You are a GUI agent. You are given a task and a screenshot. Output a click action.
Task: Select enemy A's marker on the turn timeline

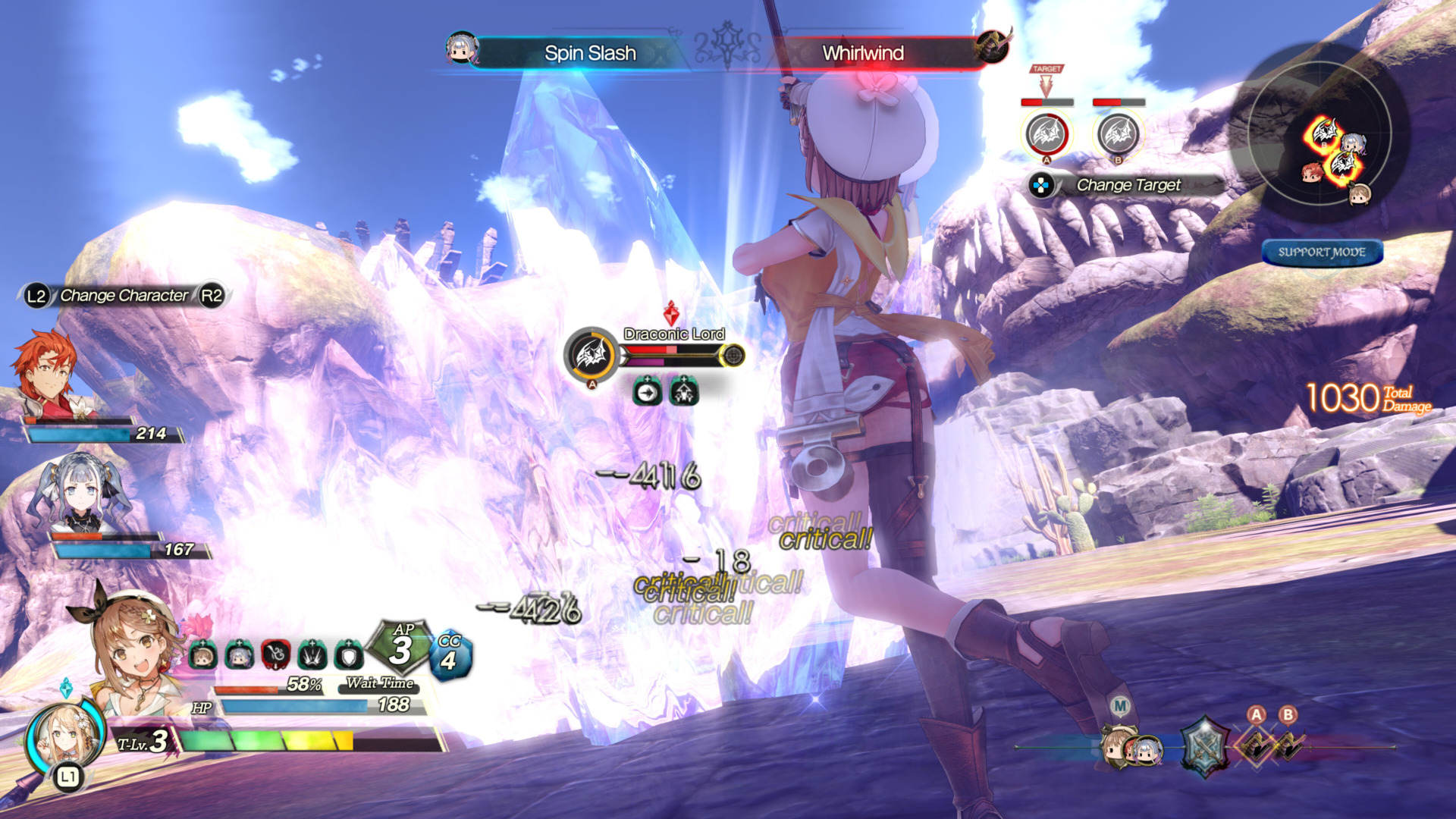click(x=1256, y=745)
